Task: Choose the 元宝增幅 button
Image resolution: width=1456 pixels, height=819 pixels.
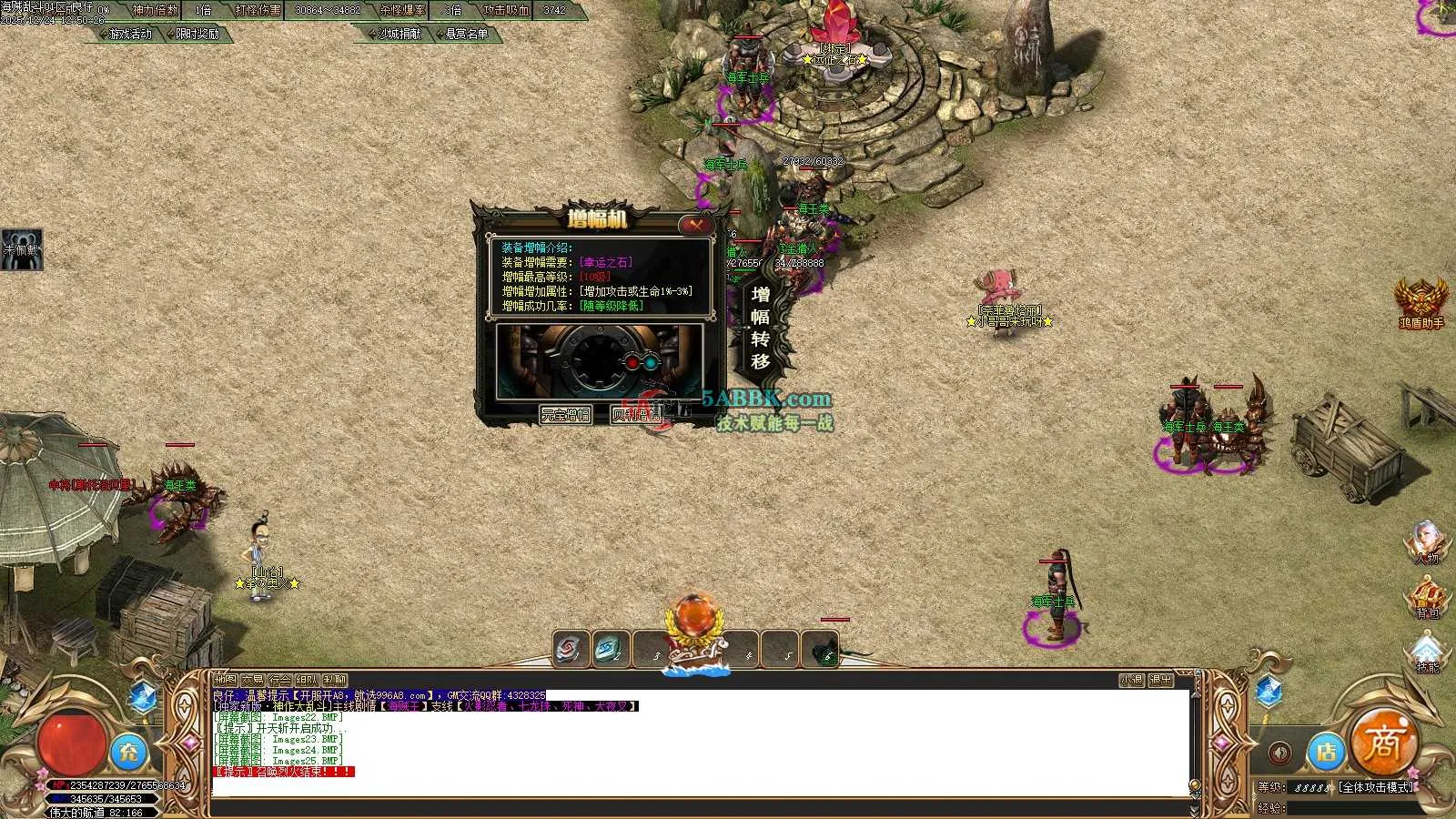Action: click(565, 415)
